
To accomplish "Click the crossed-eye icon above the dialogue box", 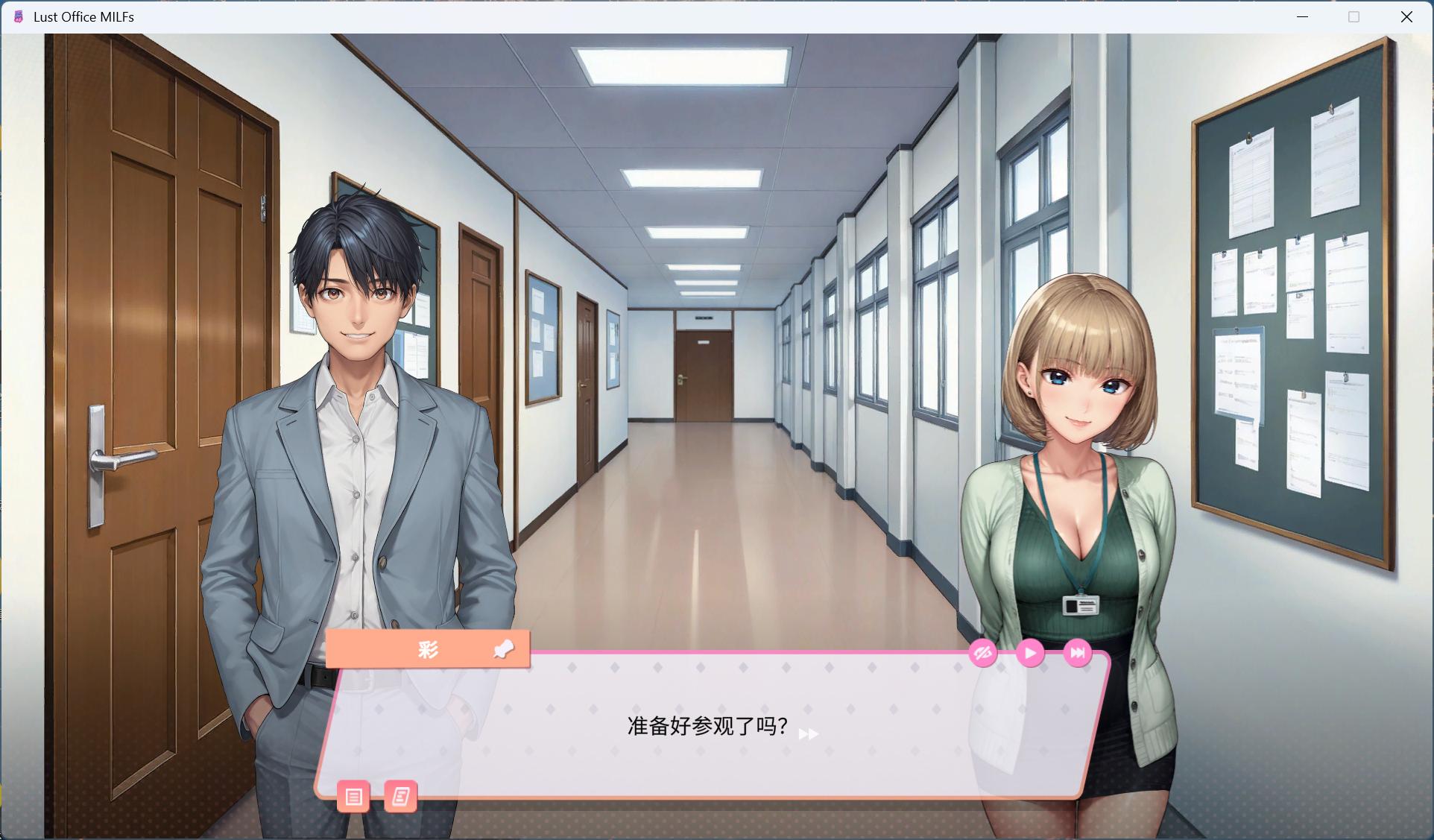I will (x=982, y=653).
